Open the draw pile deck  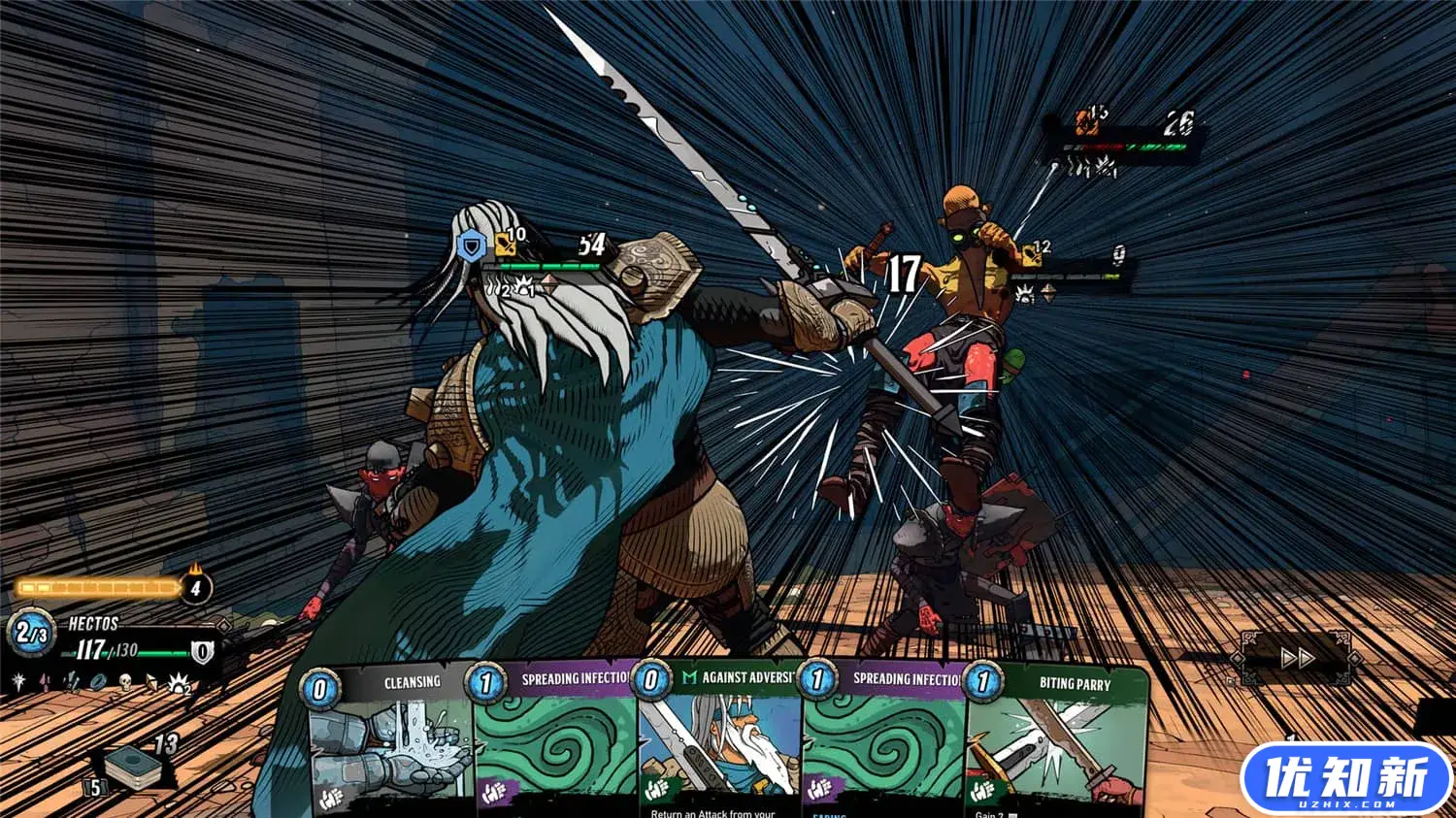tap(133, 768)
